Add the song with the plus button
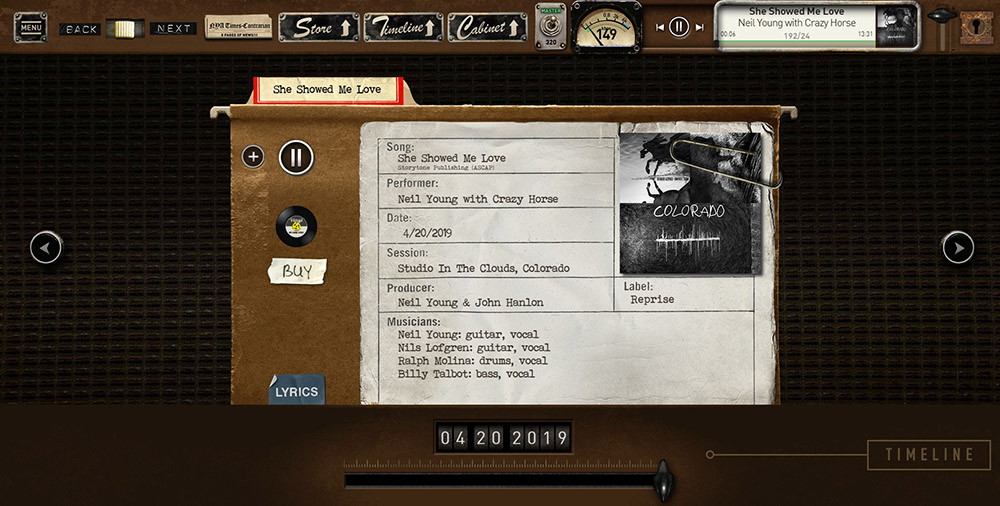The height and width of the screenshot is (506, 1000). 253,157
